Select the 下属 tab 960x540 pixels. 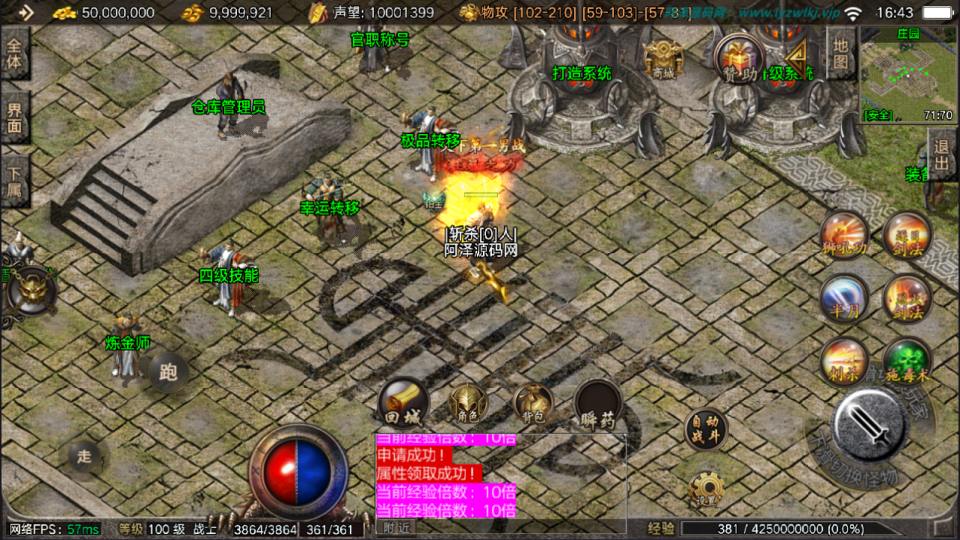[15, 181]
